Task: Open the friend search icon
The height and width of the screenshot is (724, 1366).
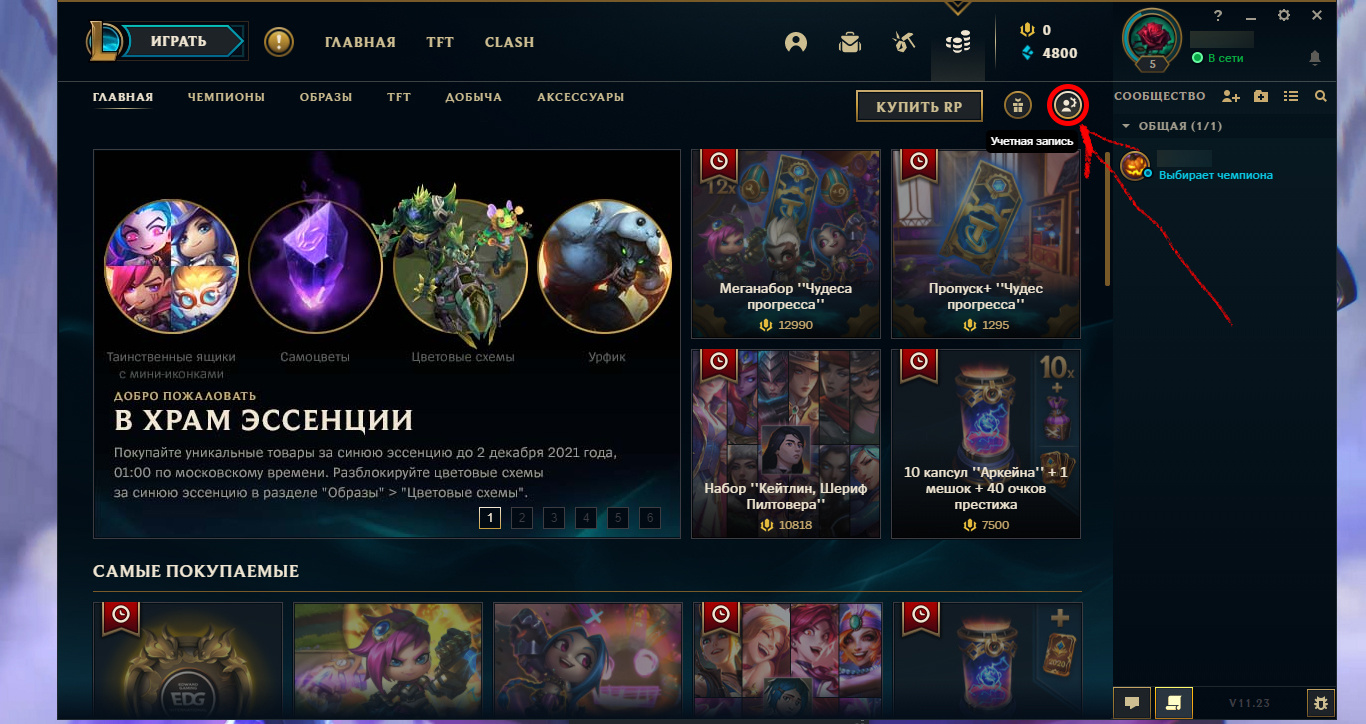Action: [x=1320, y=96]
